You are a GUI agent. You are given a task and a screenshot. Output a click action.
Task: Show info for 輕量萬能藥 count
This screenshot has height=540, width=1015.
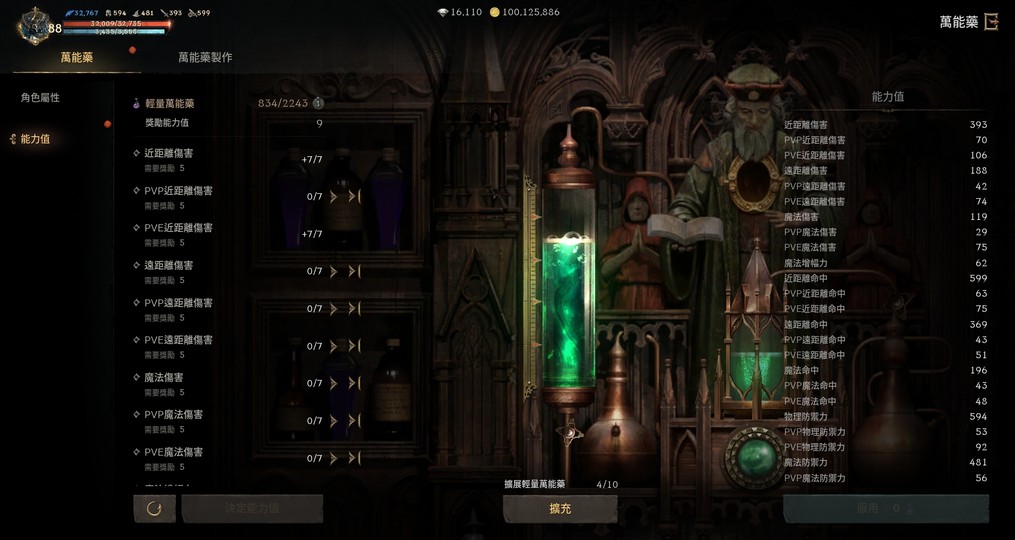coord(318,103)
